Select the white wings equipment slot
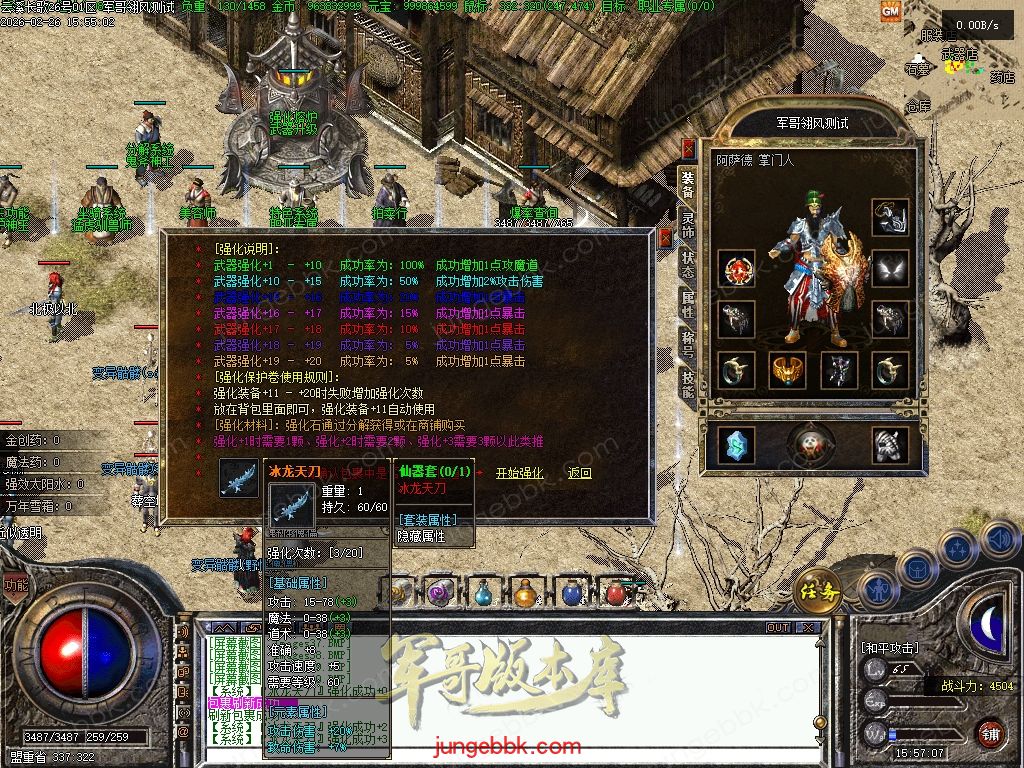 tap(890, 268)
